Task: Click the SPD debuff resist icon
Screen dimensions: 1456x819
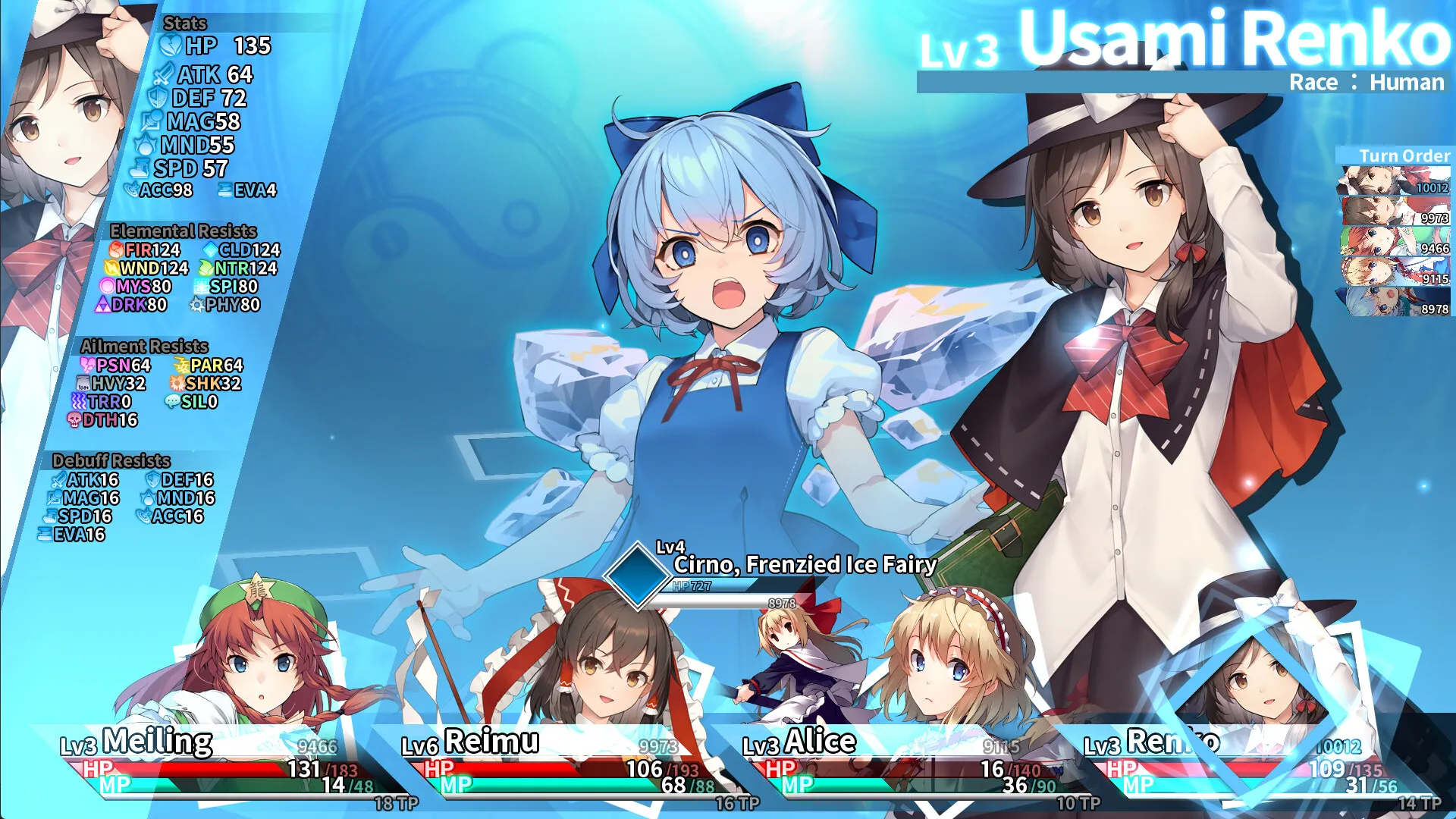Action: click(x=49, y=516)
